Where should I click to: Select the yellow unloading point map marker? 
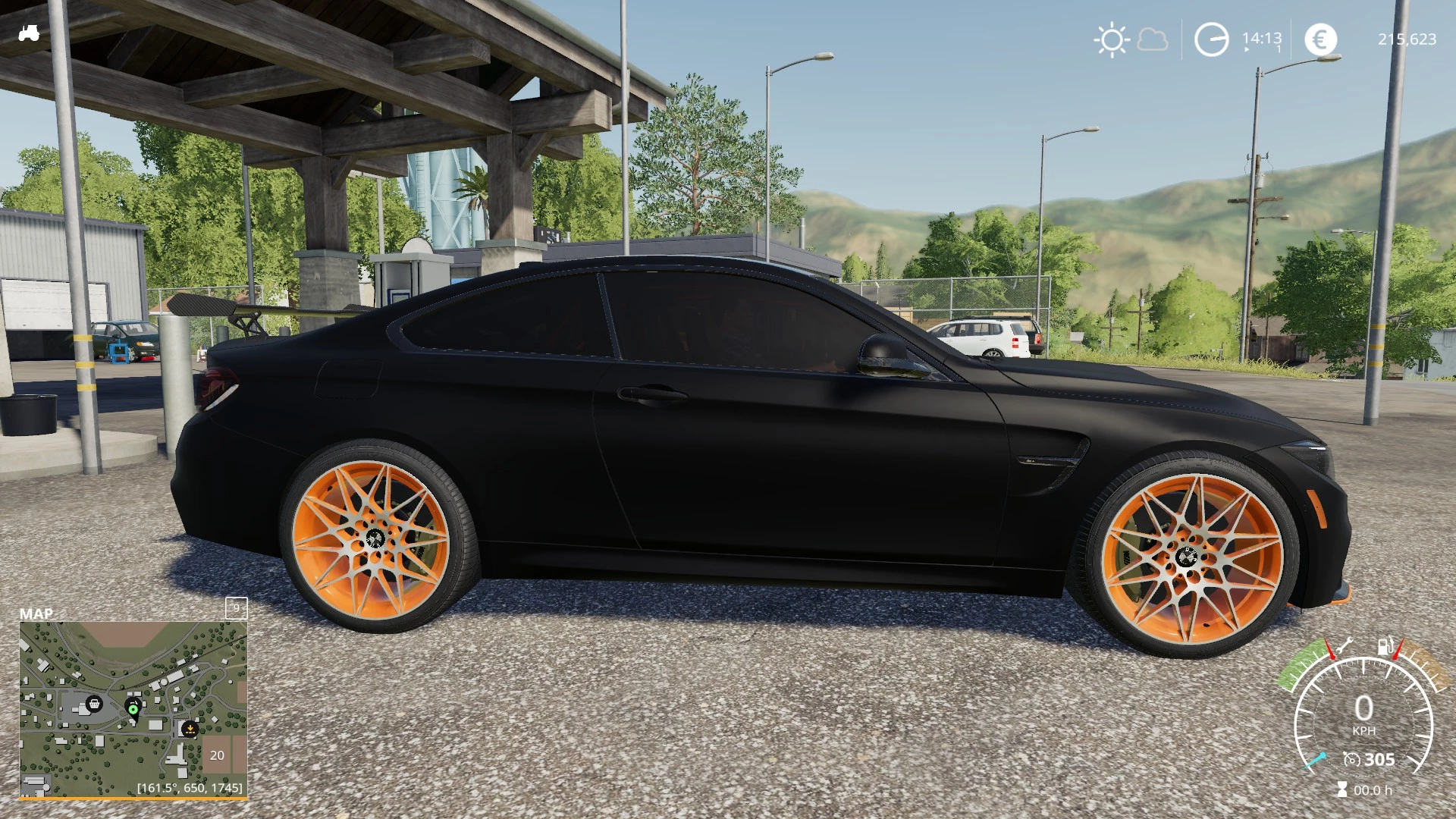click(190, 729)
